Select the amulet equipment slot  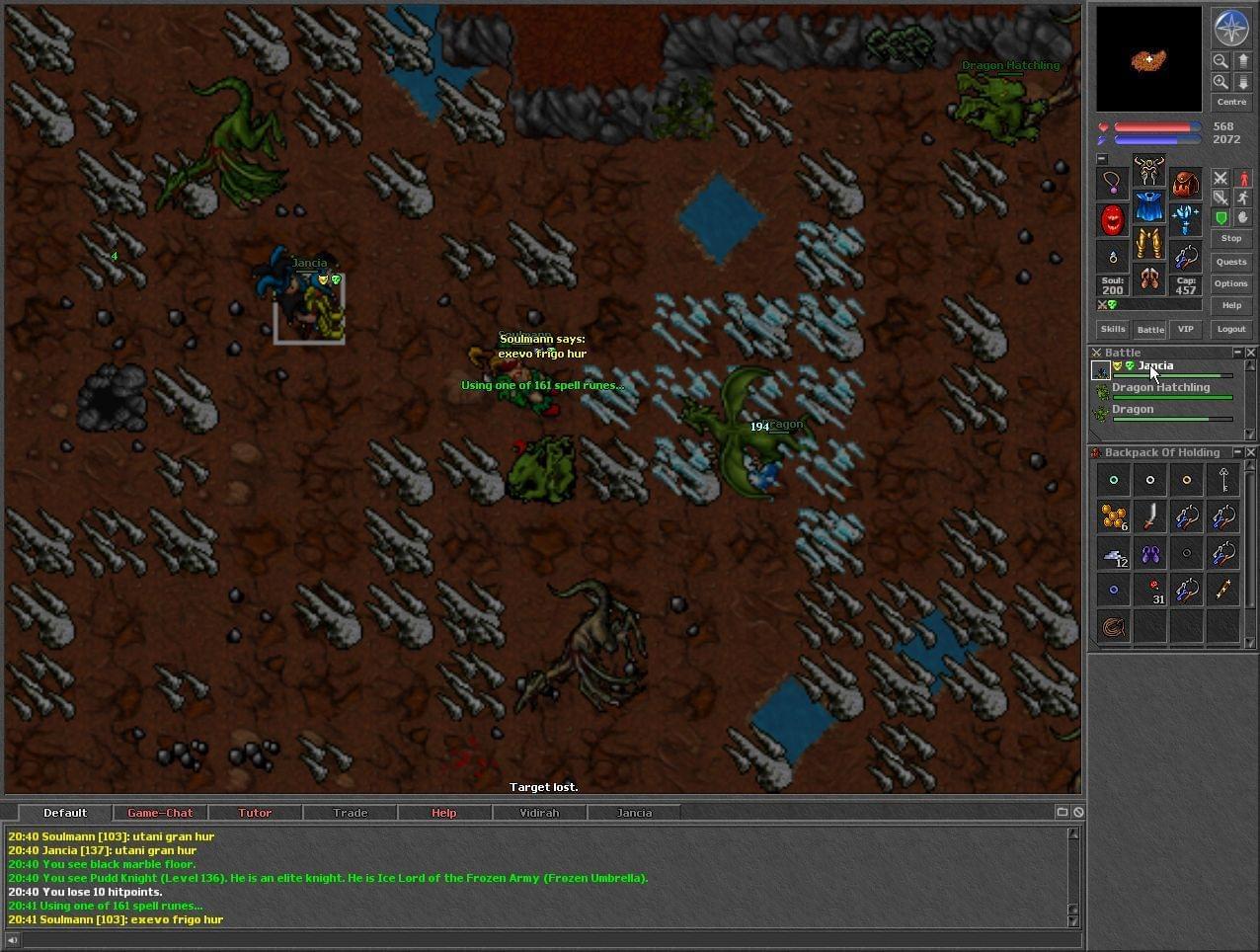tap(1113, 183)
